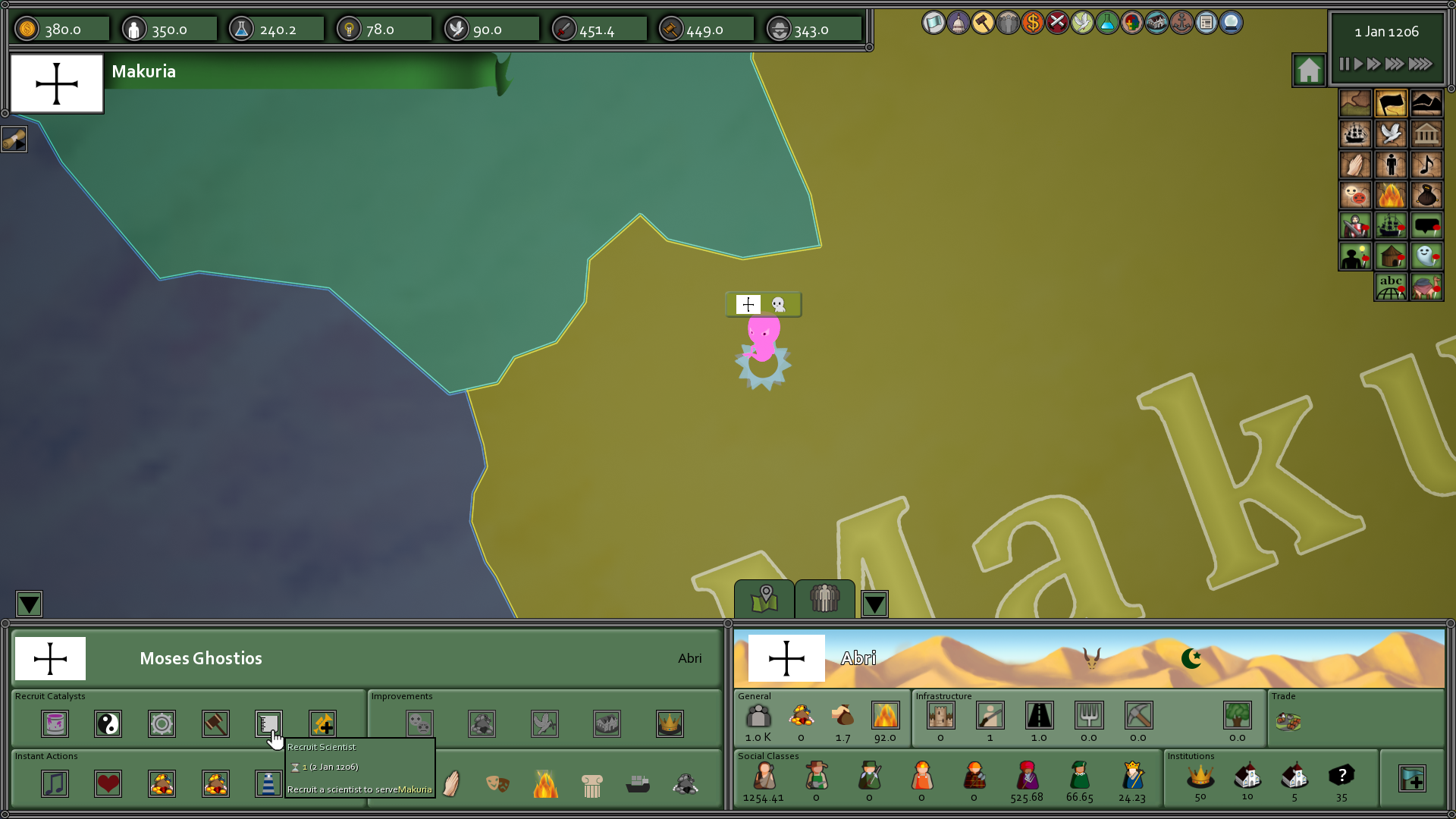Toggle the speech bubble notification overlay

click(x=1426, y=225)
